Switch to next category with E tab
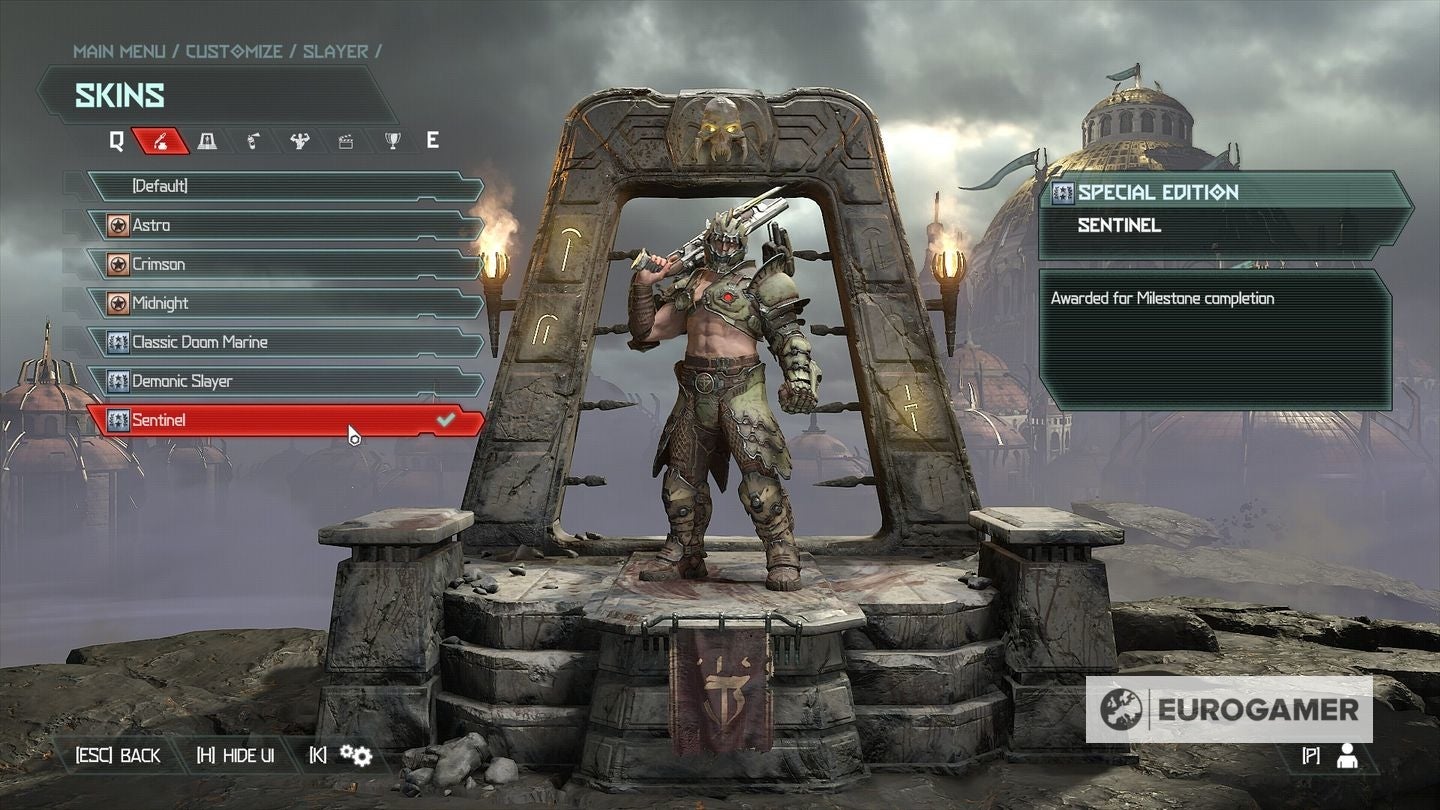This screenshot has width=1440, height=810. click(432, 141)
